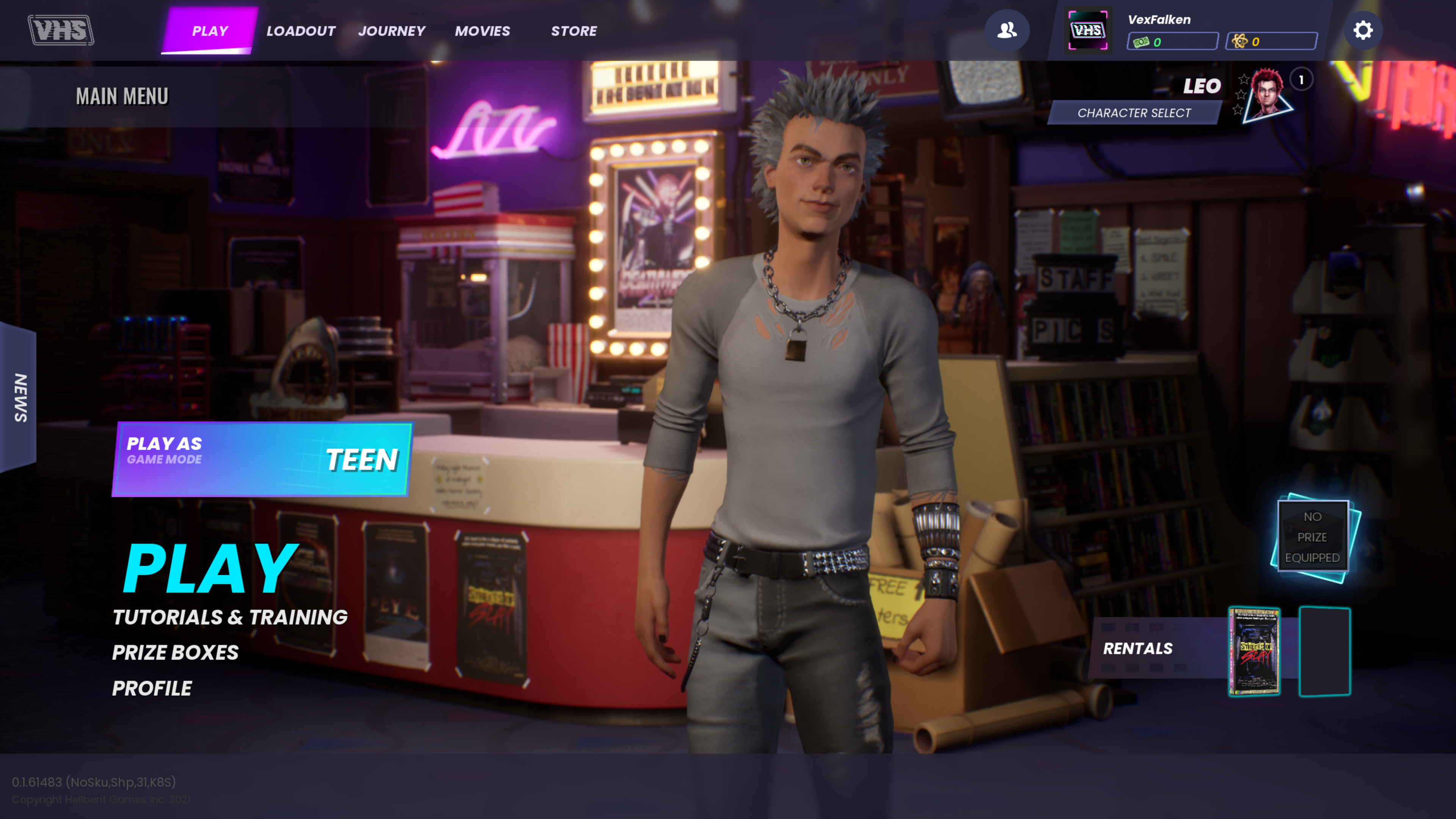Open settings with the gear icon
This screenshot has width=1456, height=819.
click(1363, 30)
